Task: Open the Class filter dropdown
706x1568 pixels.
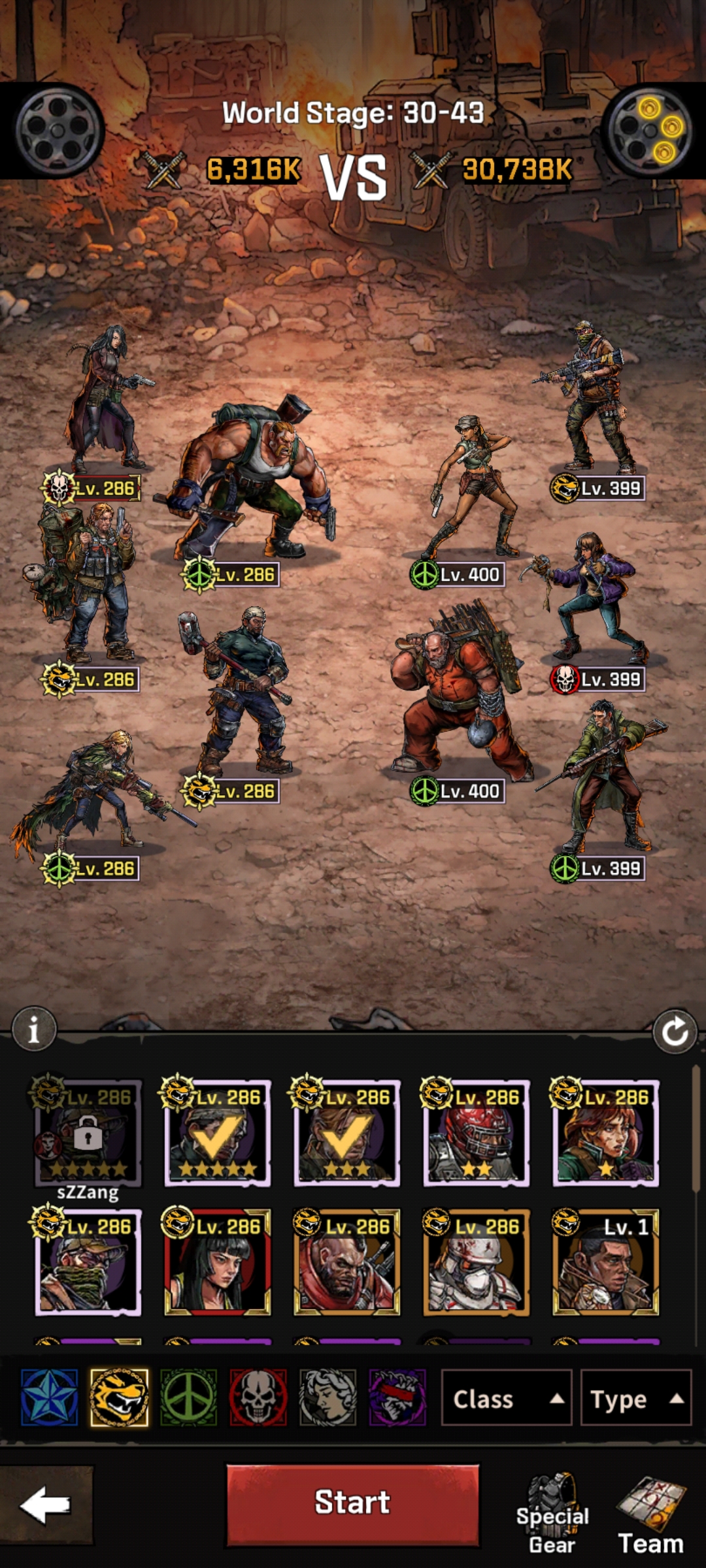Action: click(507, 1399)
